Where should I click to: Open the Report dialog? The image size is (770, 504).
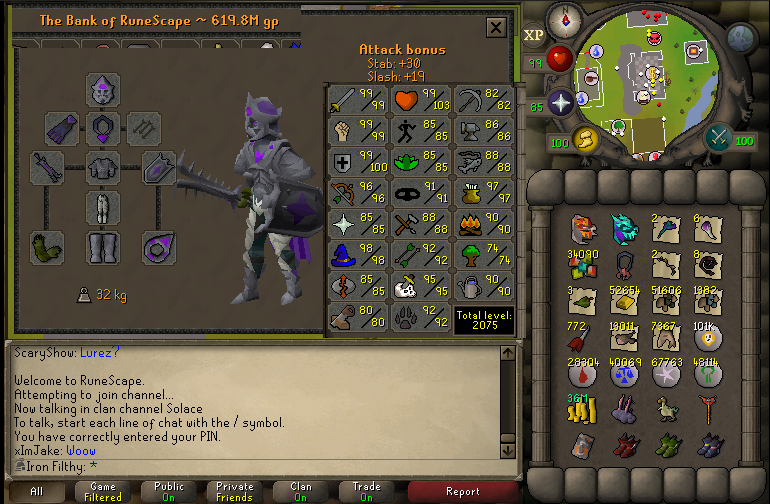pyautogui.click(x=462, y=491)
